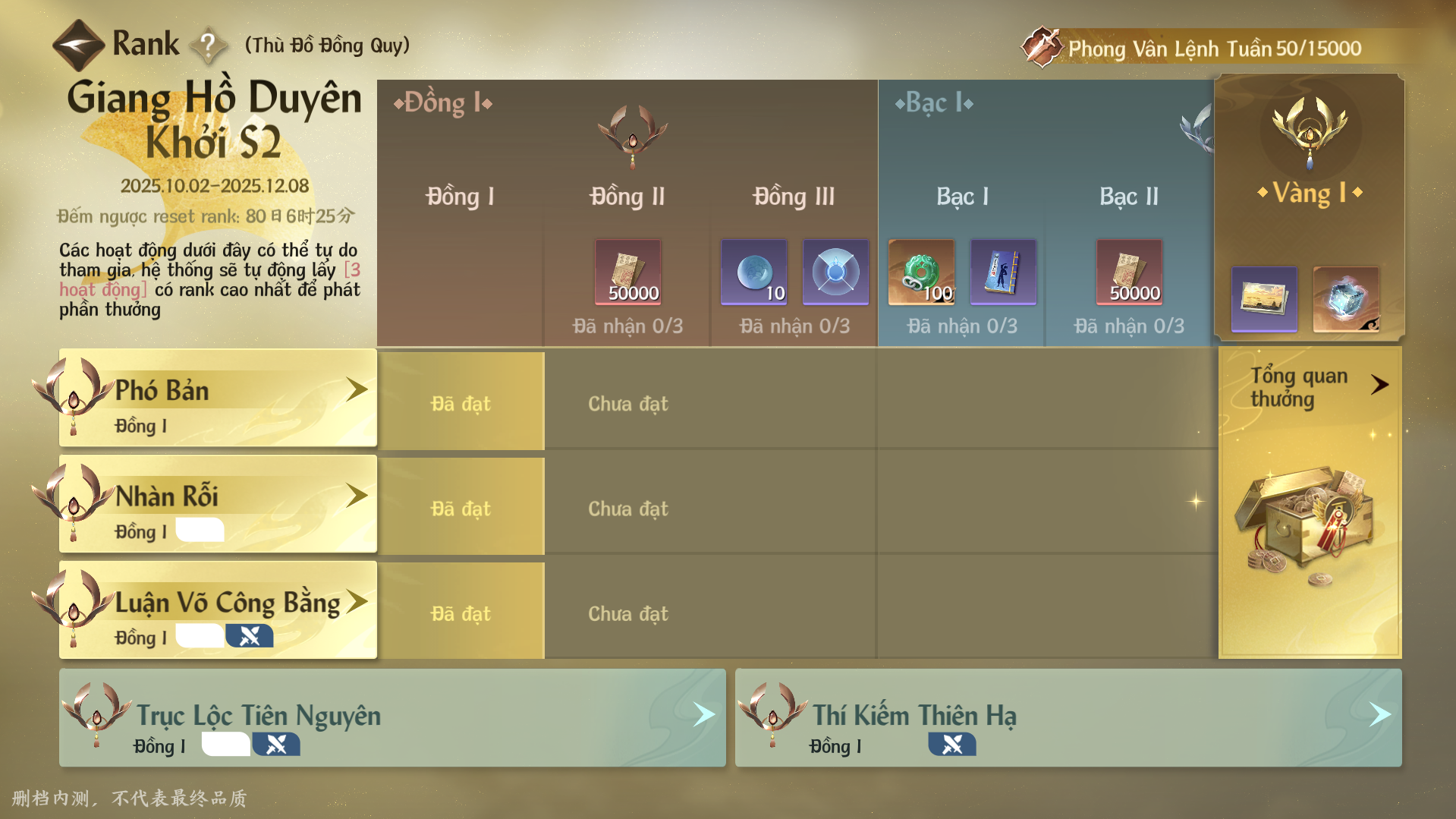1456x819 pixels.
Task: Open the Phó Bản activity row
Action: coord(218,398)
